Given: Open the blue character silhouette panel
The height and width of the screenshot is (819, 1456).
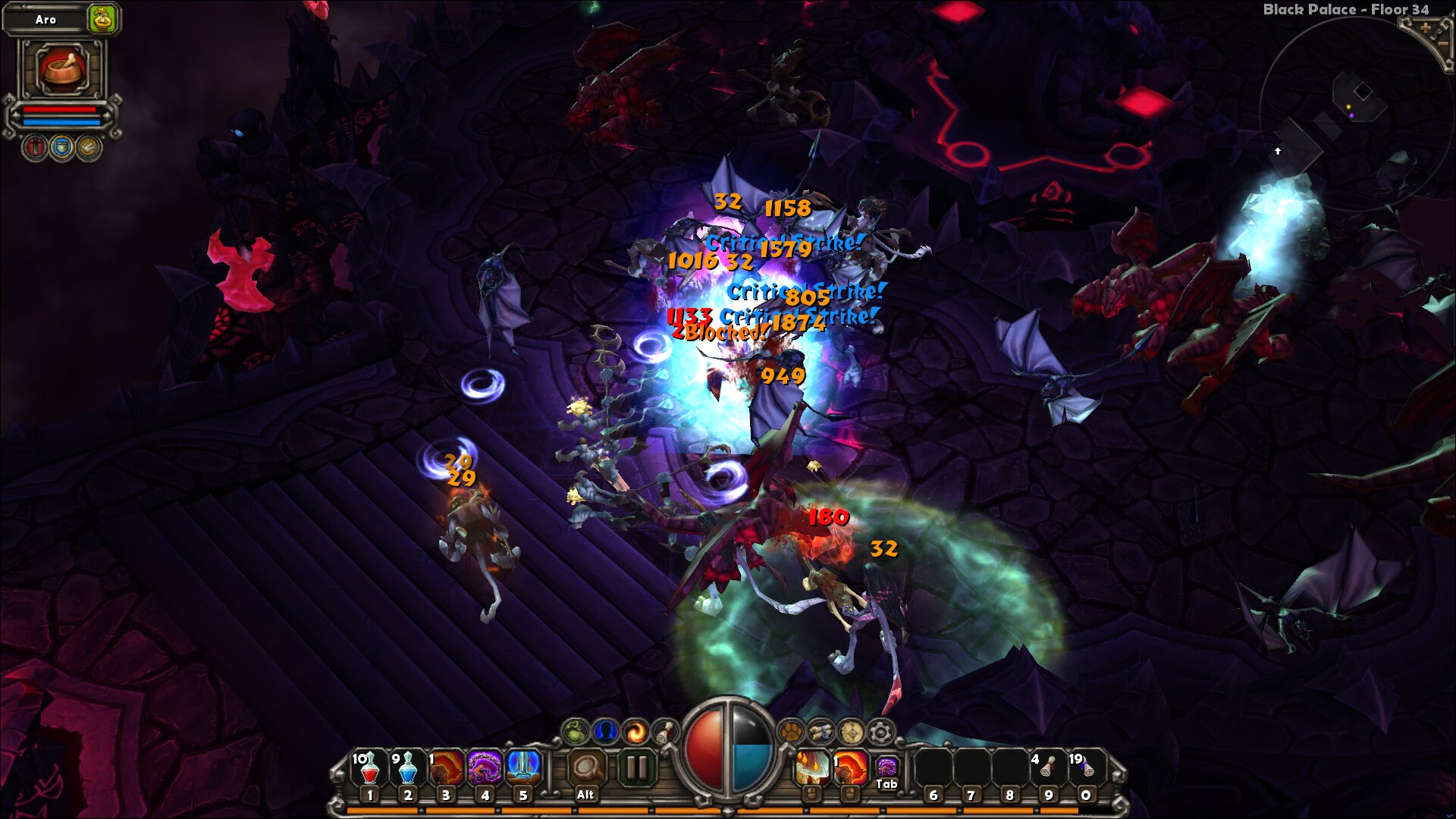Looking at the screenshot, I should tap(605, 732).
